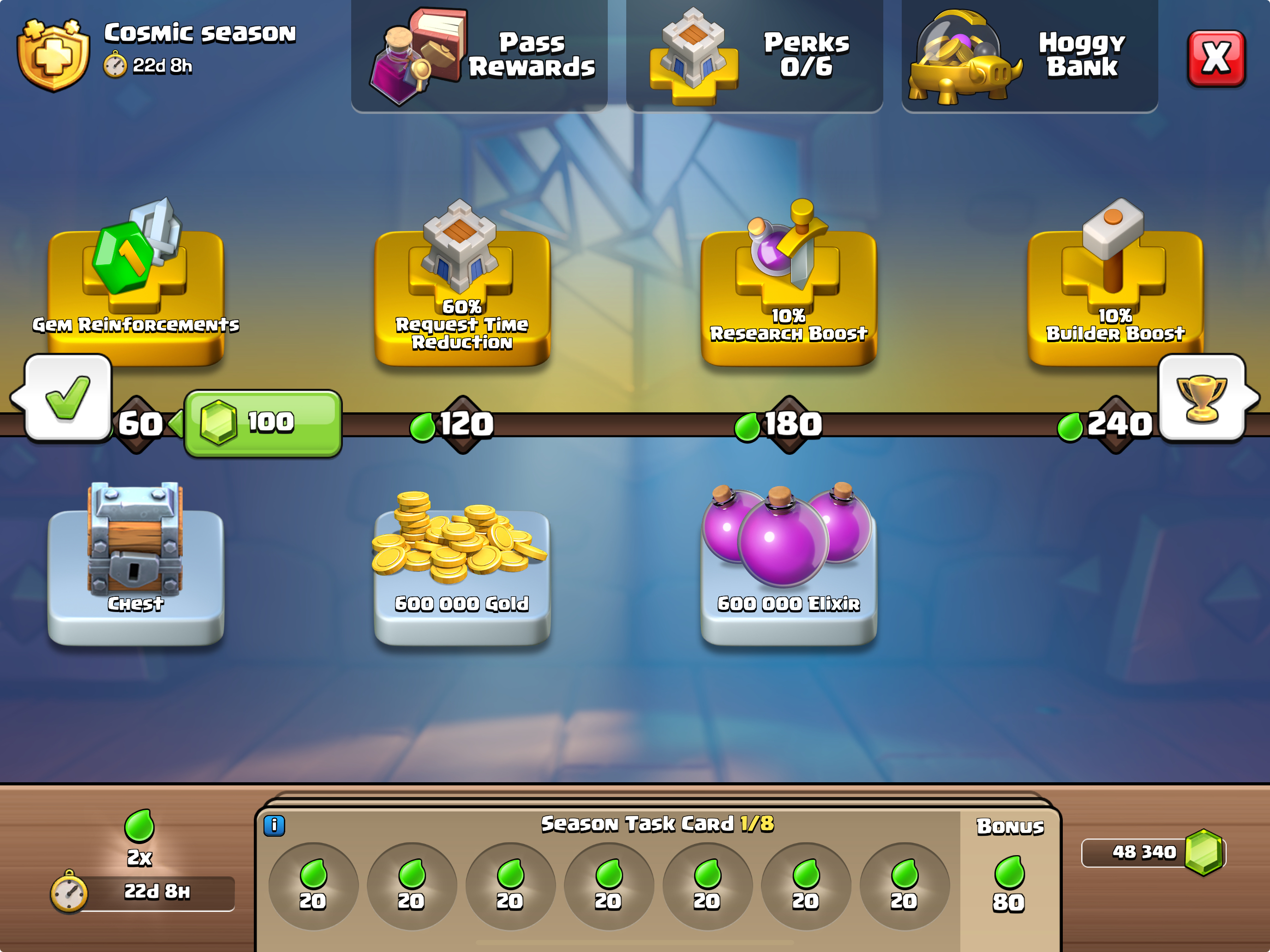This screenshot has width=1270, height=952.
Task: Tap the Chest reward tile
Action: pyautogui.click(x=136, y=565)
